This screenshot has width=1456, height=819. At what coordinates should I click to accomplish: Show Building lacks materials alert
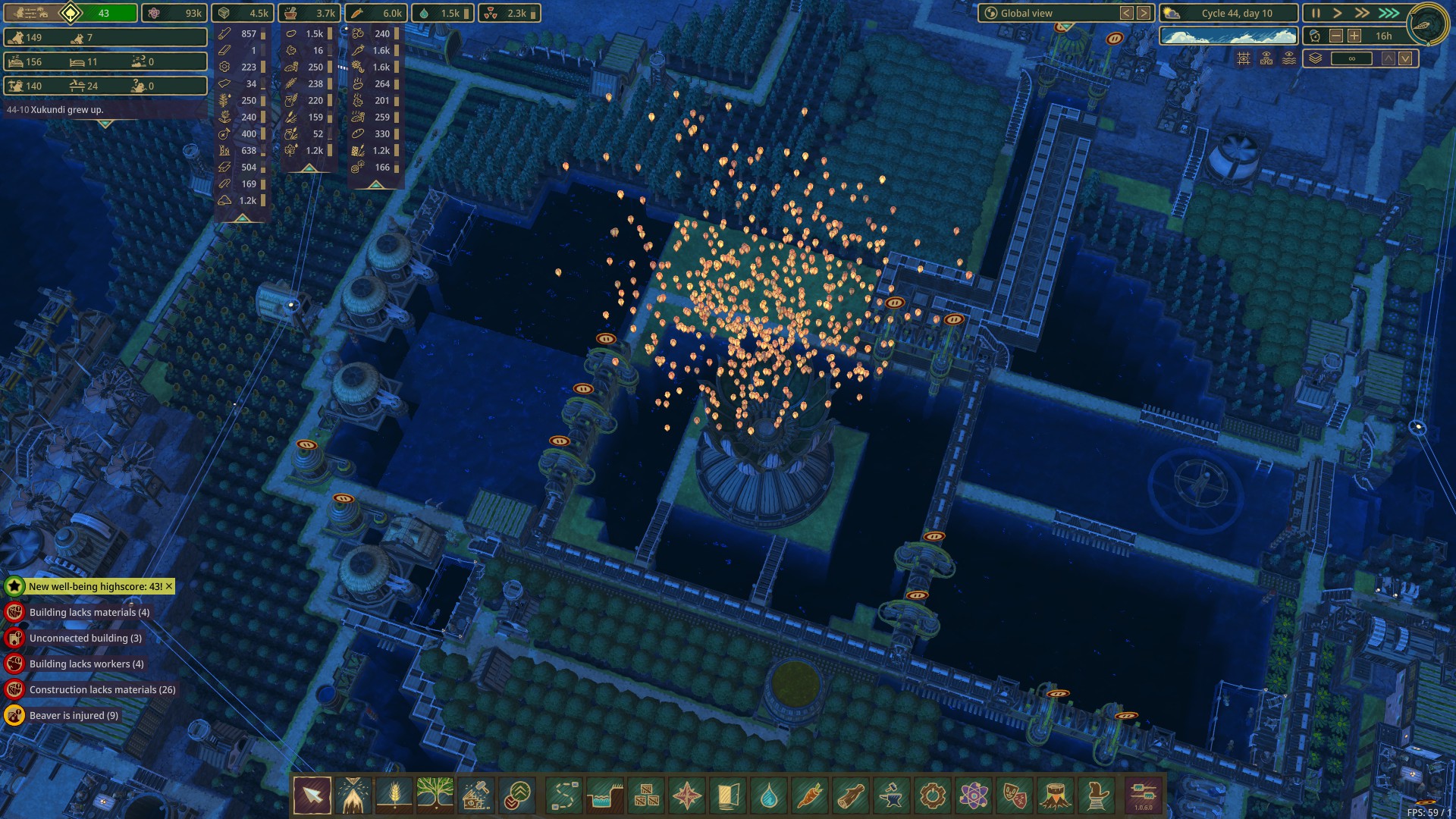89,612
